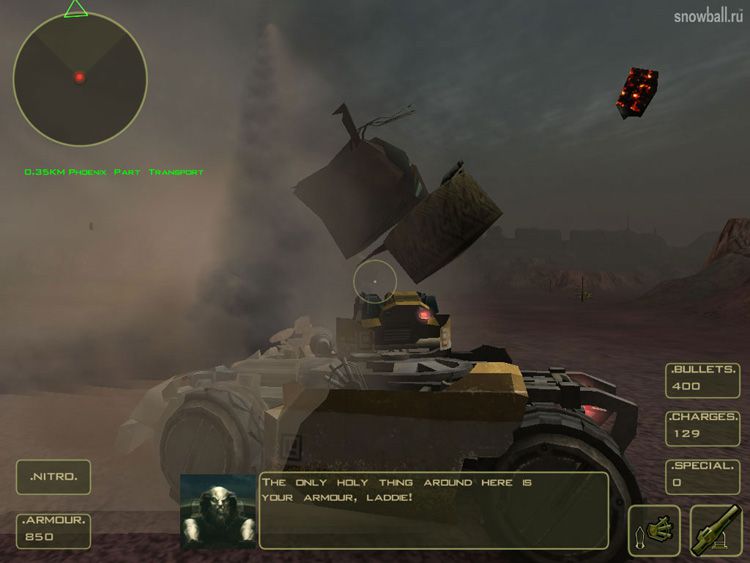Choose the rocket launcher weapon icon
The height and width of the screenshot is (563, 750).
(716, 530)
